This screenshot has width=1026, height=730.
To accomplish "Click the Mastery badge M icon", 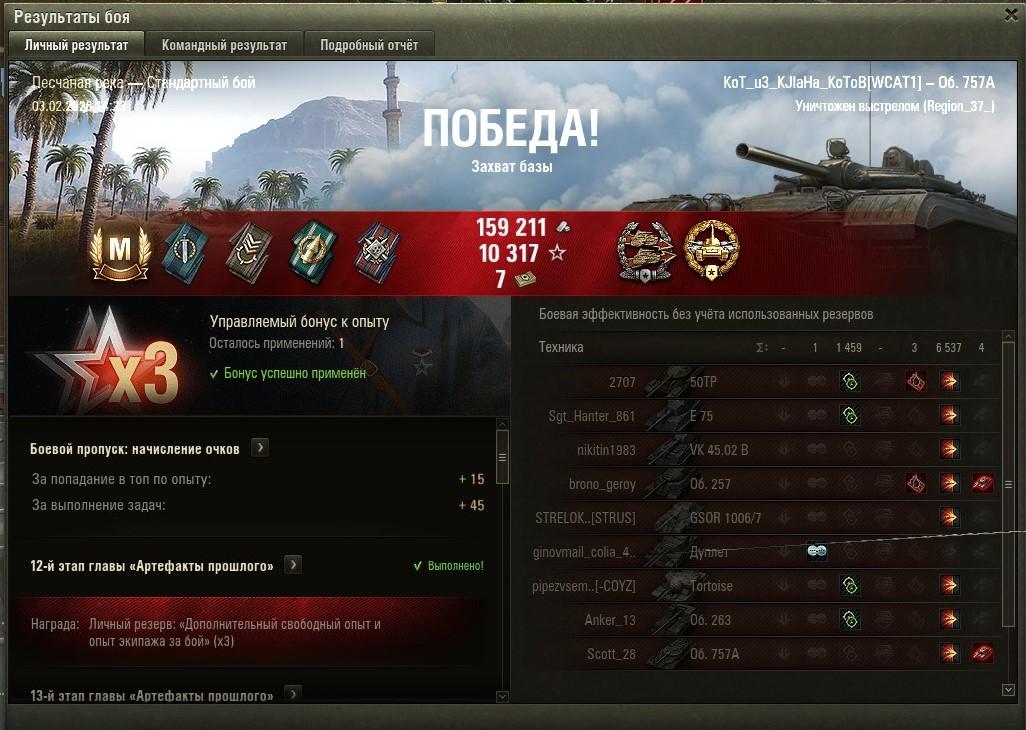I will tap(120, 252).
